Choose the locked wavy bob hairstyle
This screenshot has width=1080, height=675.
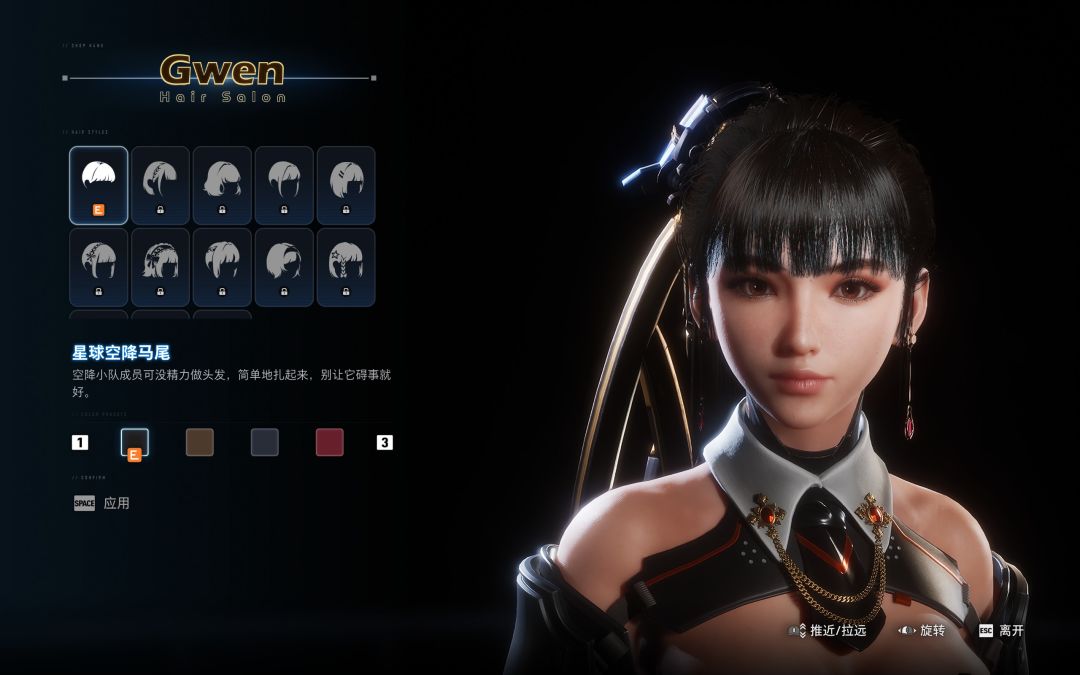pyautogui.click(x=221, y=184)
